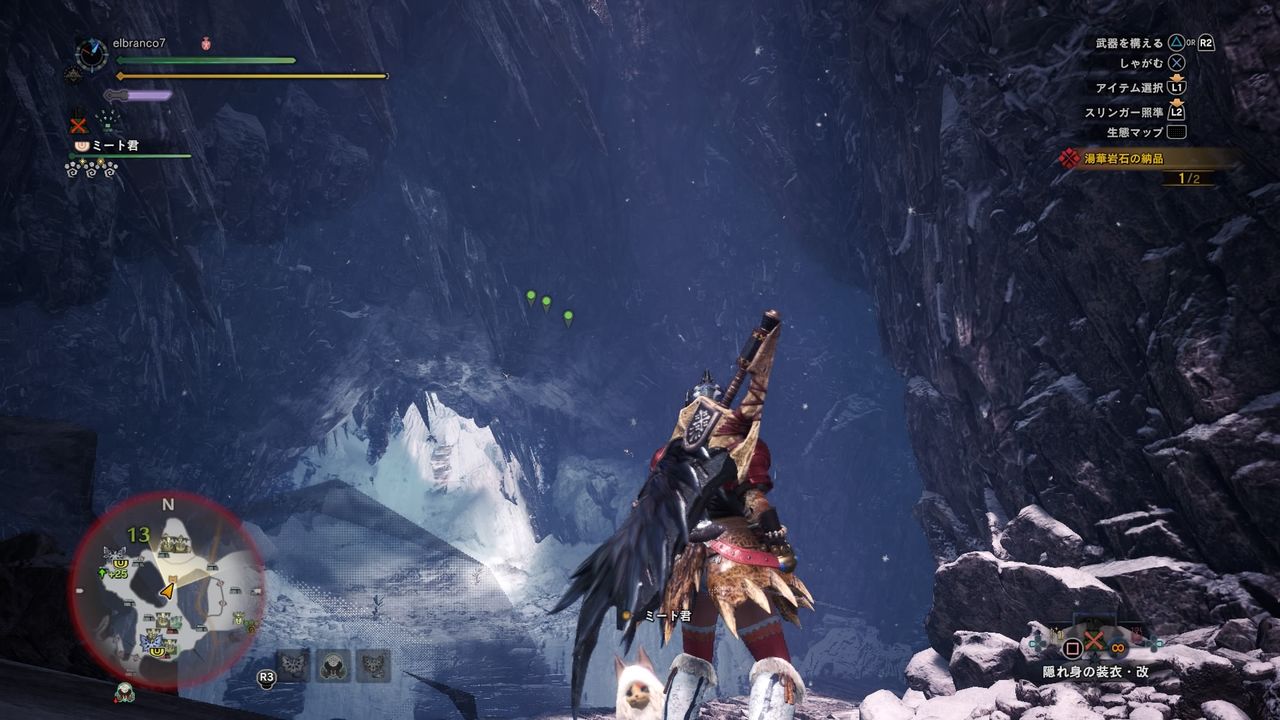Click the red X mantle status icon
1280x720 pixels.
pyautogui.click(x=79, y=125)
